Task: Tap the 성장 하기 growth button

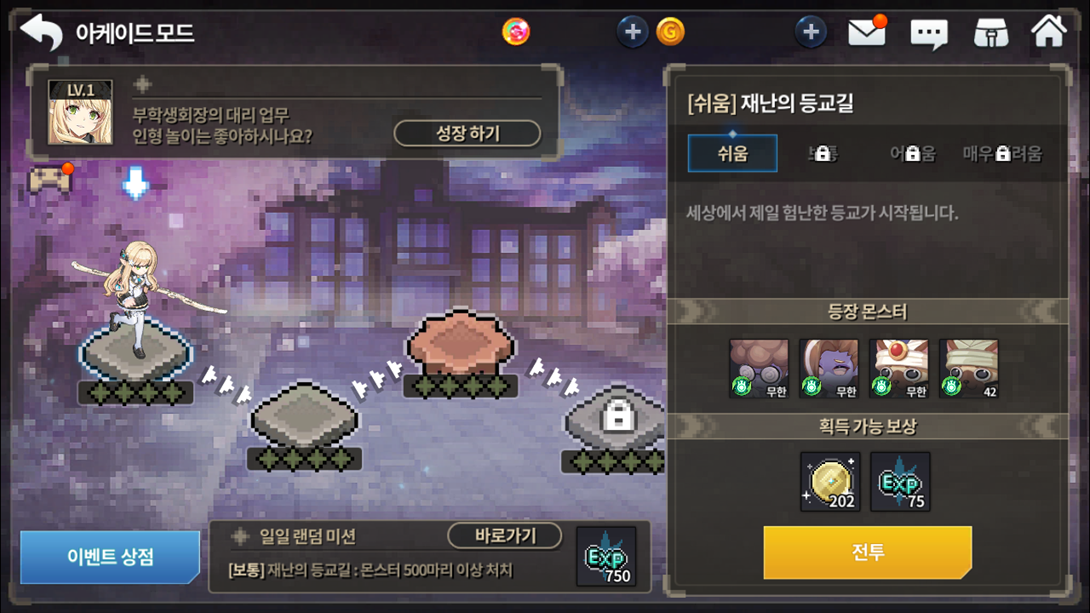Action: tap(467, 133)
